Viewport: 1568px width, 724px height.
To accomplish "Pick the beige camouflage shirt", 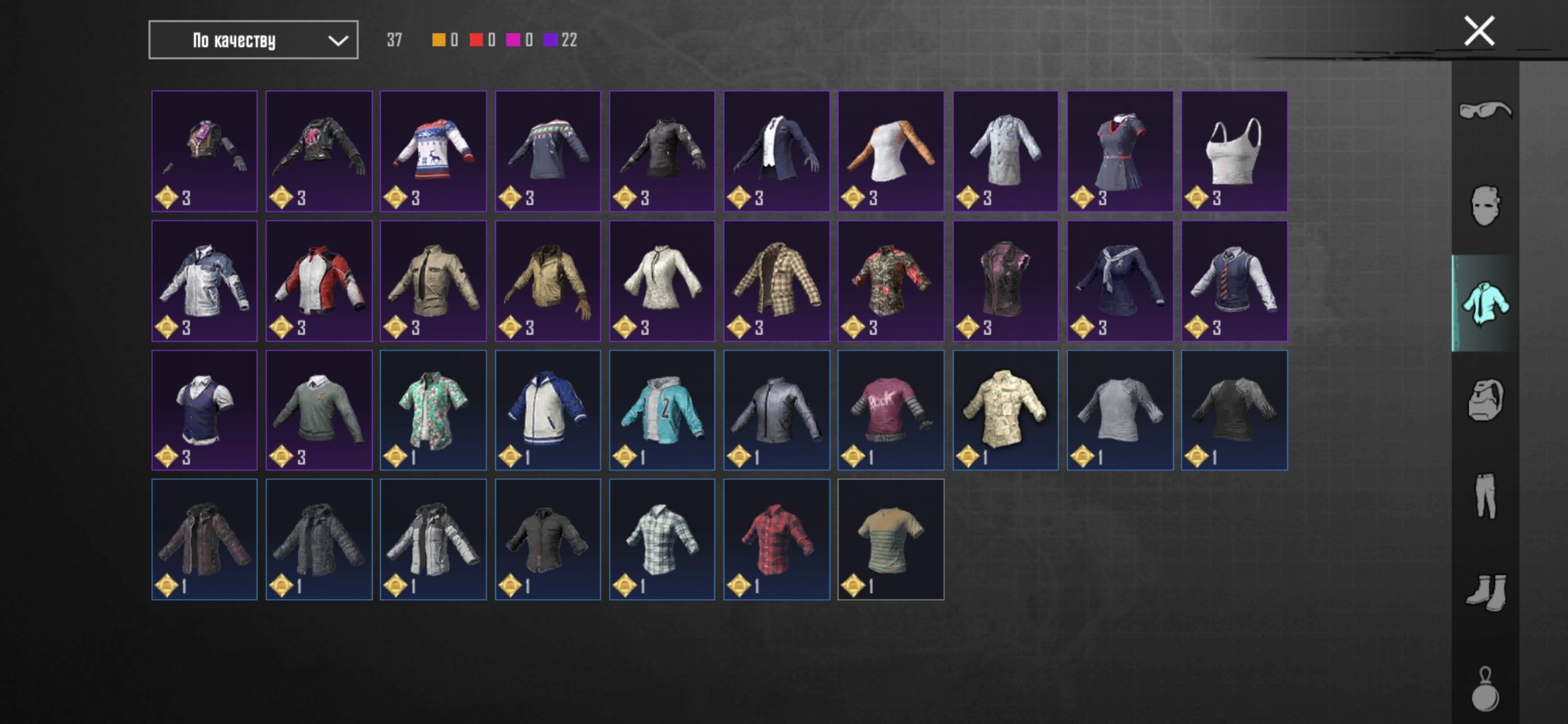I will (1005, 410).
